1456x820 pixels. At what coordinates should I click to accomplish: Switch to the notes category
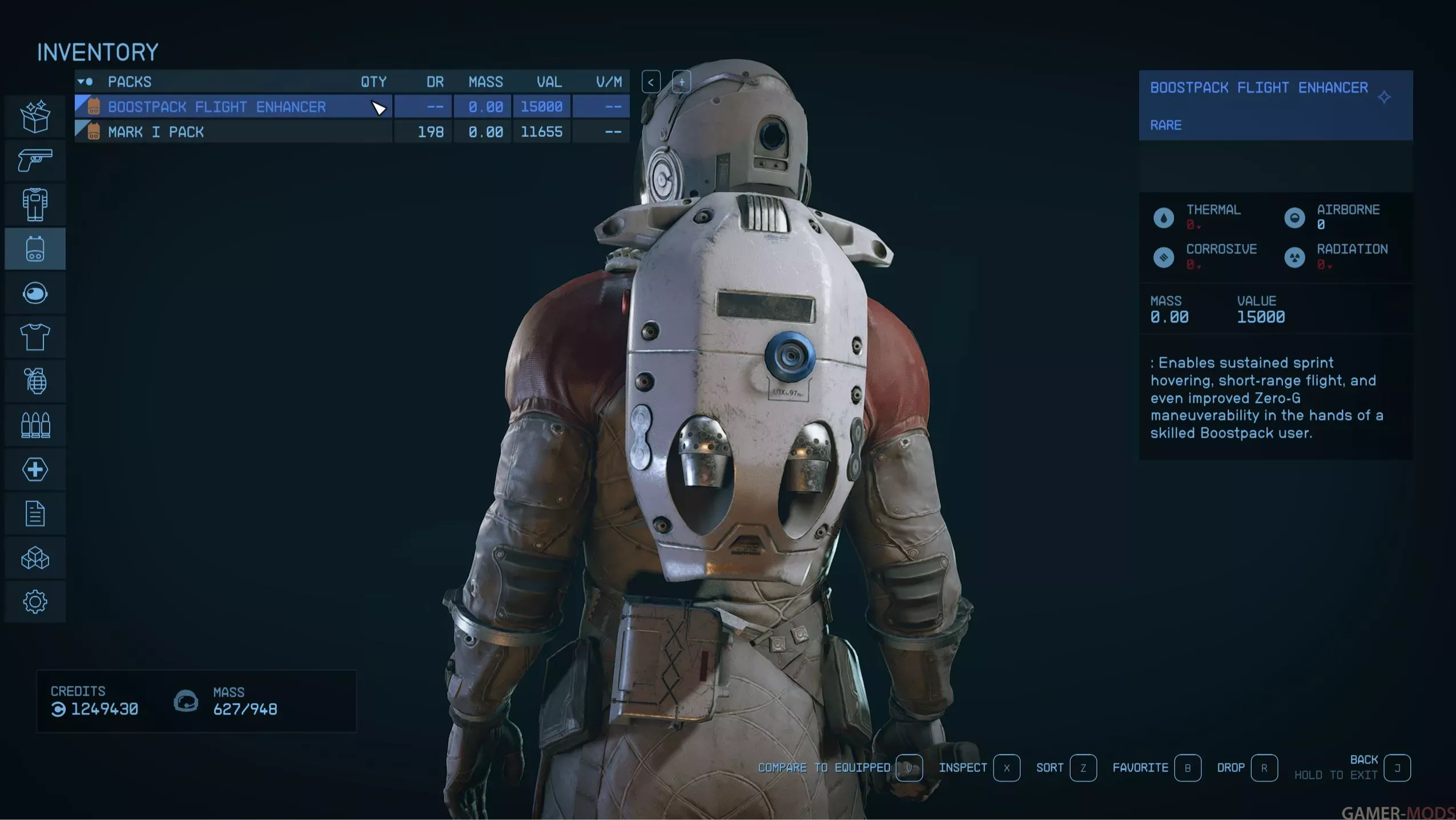[35, 514]
